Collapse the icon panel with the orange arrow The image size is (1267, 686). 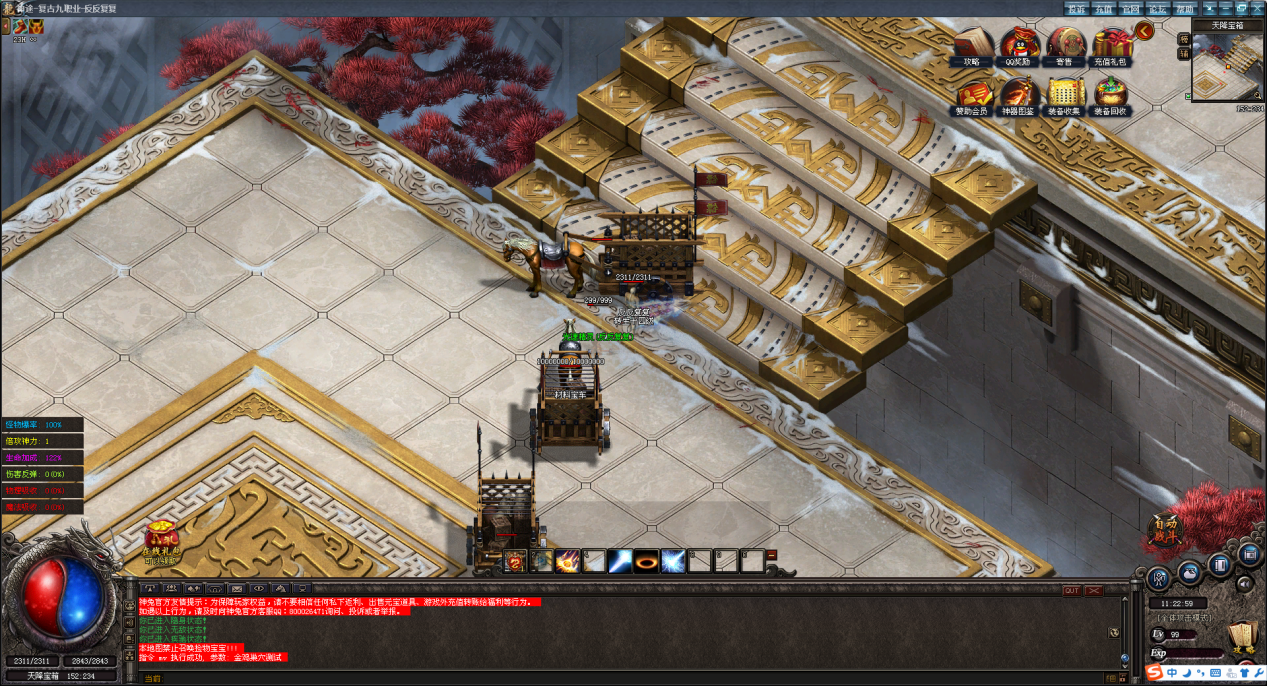(x=1144, y=30)
